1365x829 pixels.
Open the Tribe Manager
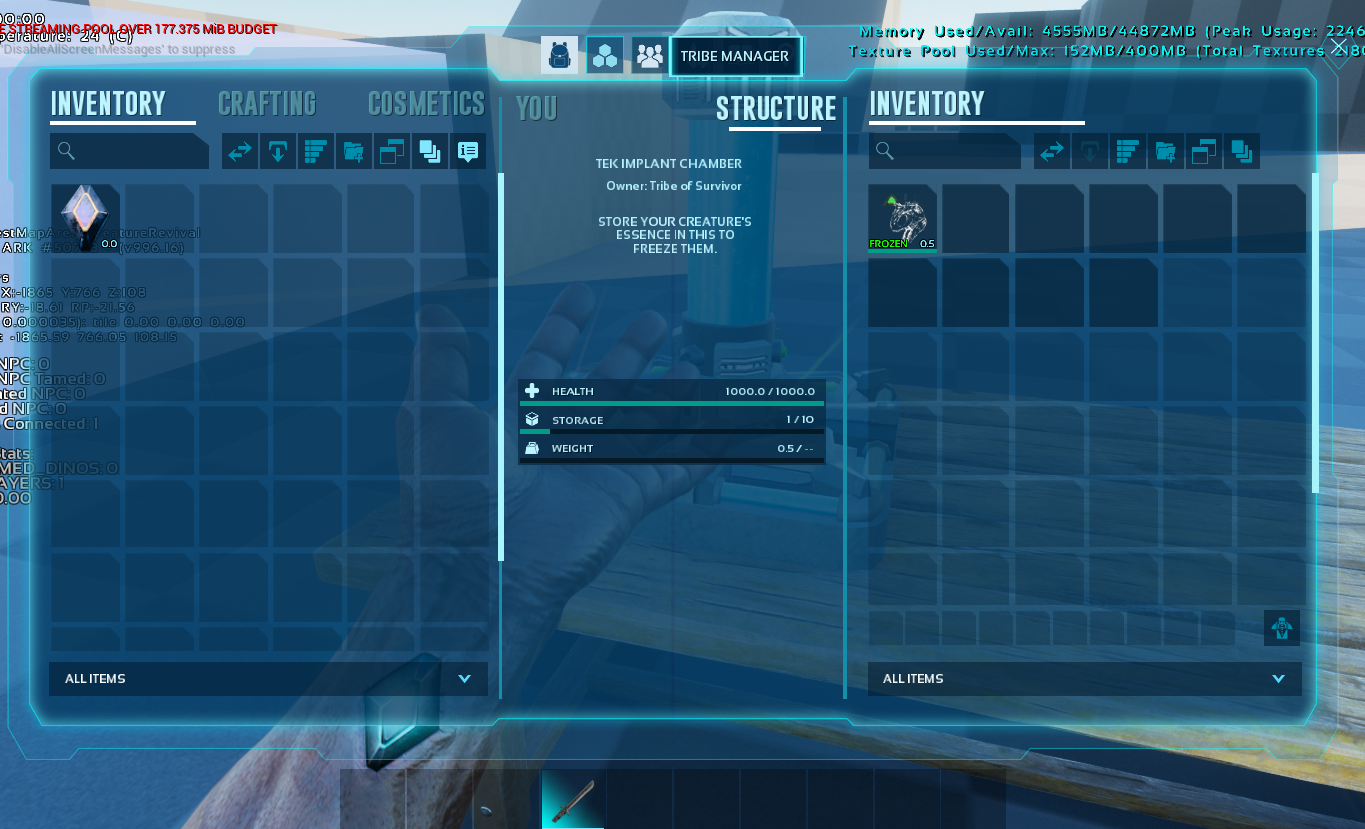pos(735,56)
